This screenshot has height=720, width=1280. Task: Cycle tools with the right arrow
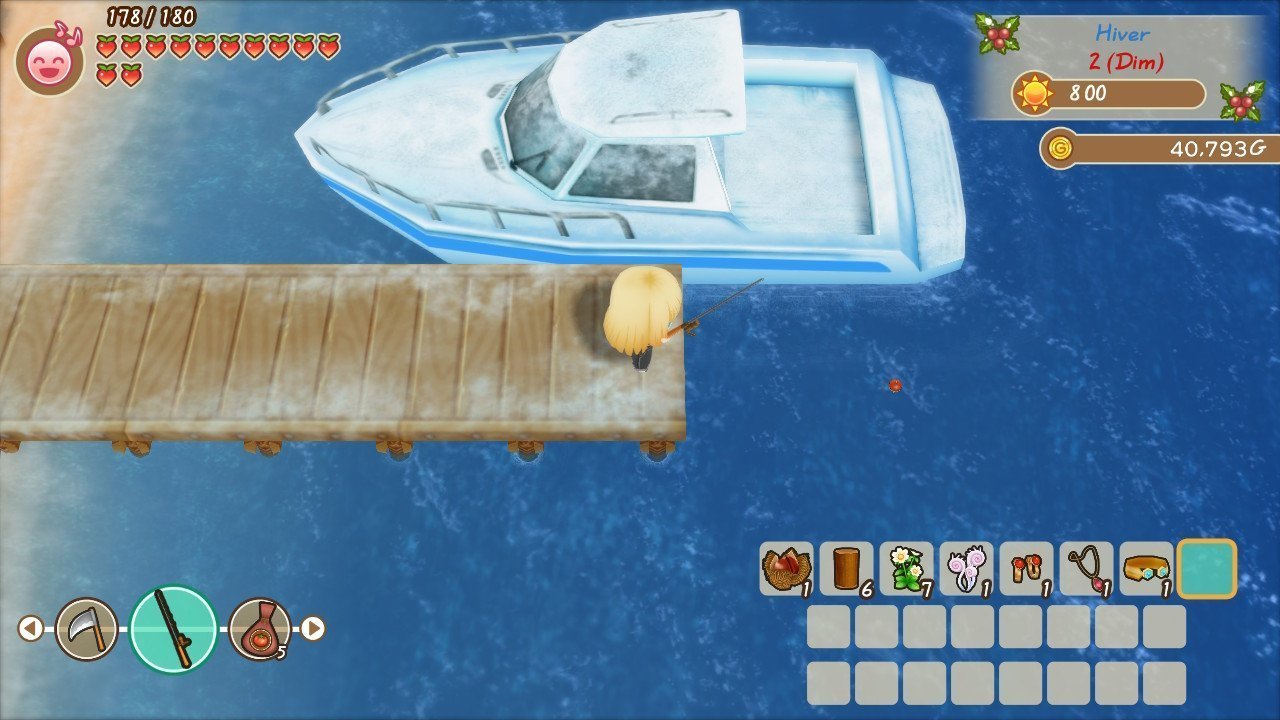point(314,628)
